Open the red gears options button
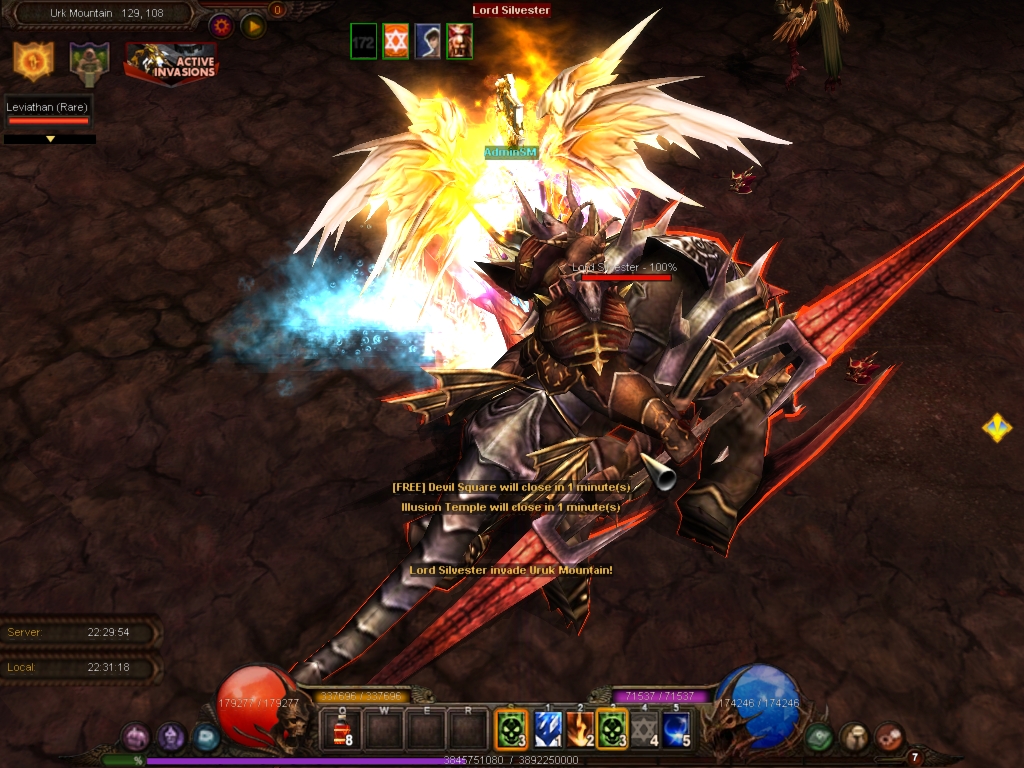The image size is (1024, 768). pyautogui.click(x=889, y=737)
